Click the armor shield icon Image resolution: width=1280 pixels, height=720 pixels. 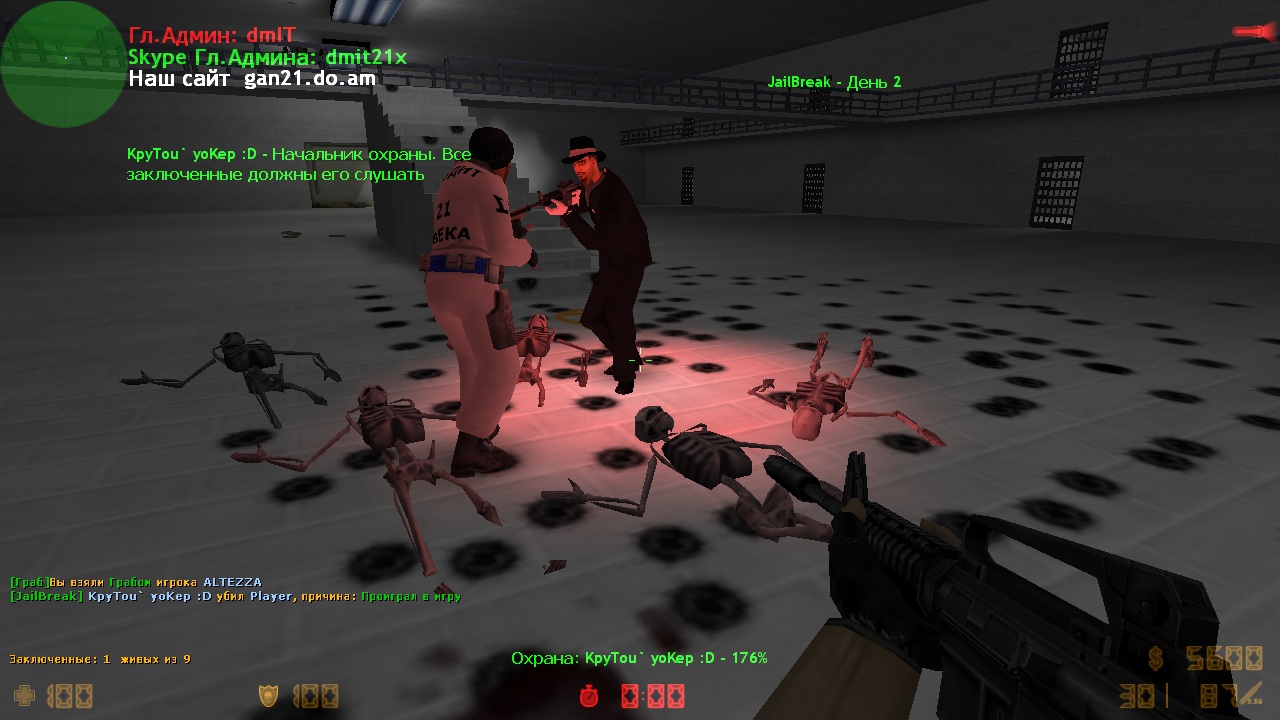point(269,695)
